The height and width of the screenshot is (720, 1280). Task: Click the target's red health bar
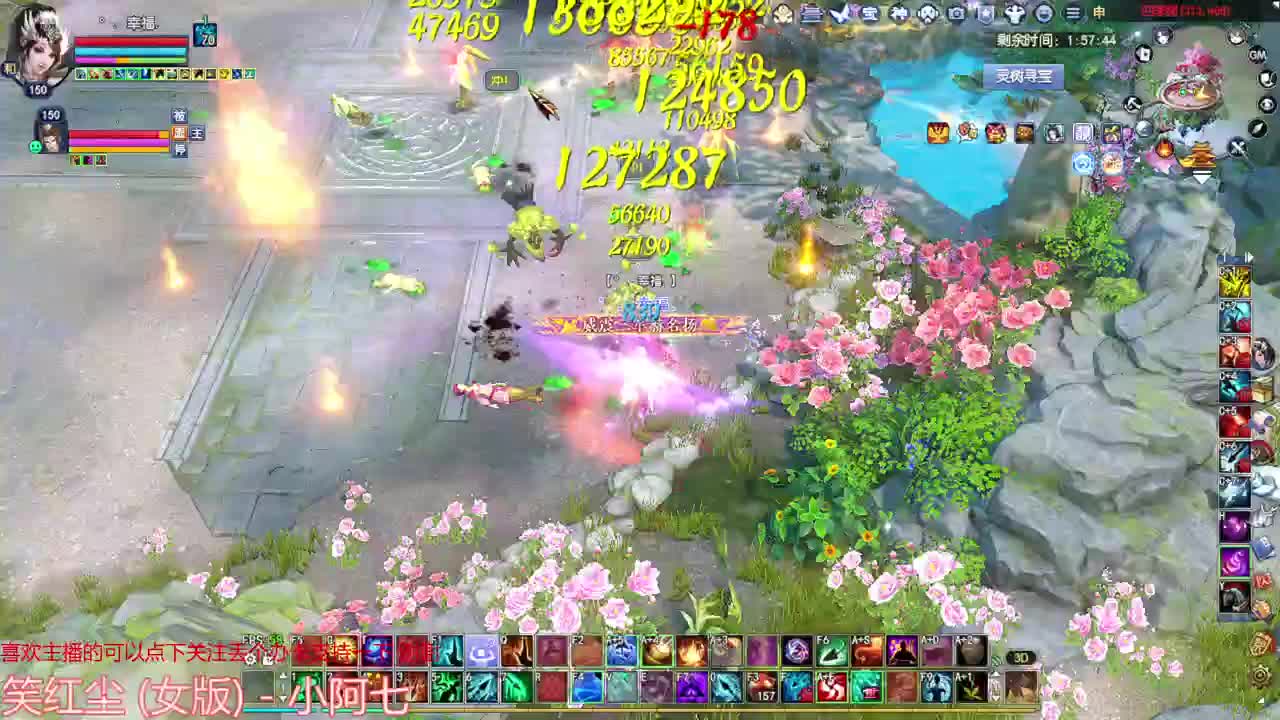[114, 133]
